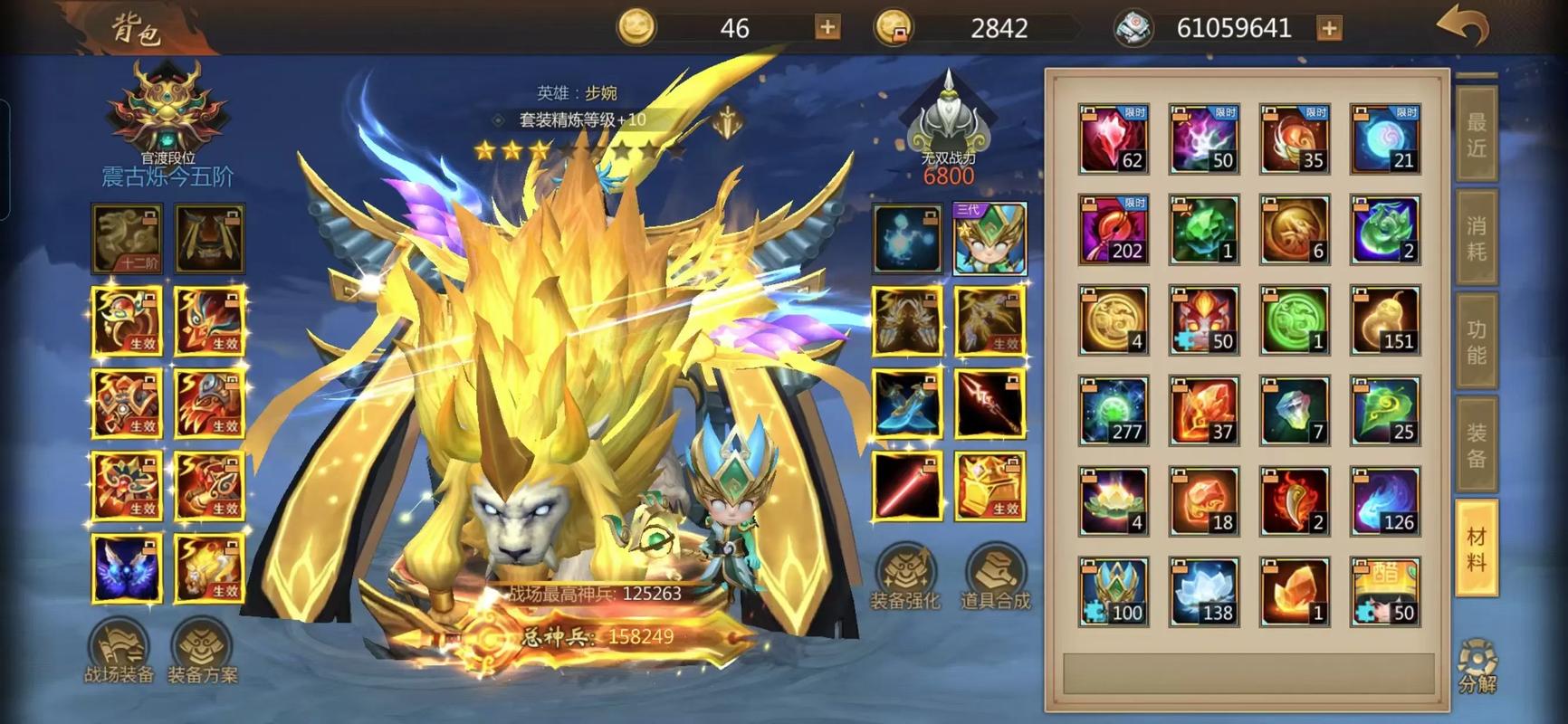Select the red glowing sword equipment slot
The width and height of the screenshot is (1568, 724).
click(906, 486)
